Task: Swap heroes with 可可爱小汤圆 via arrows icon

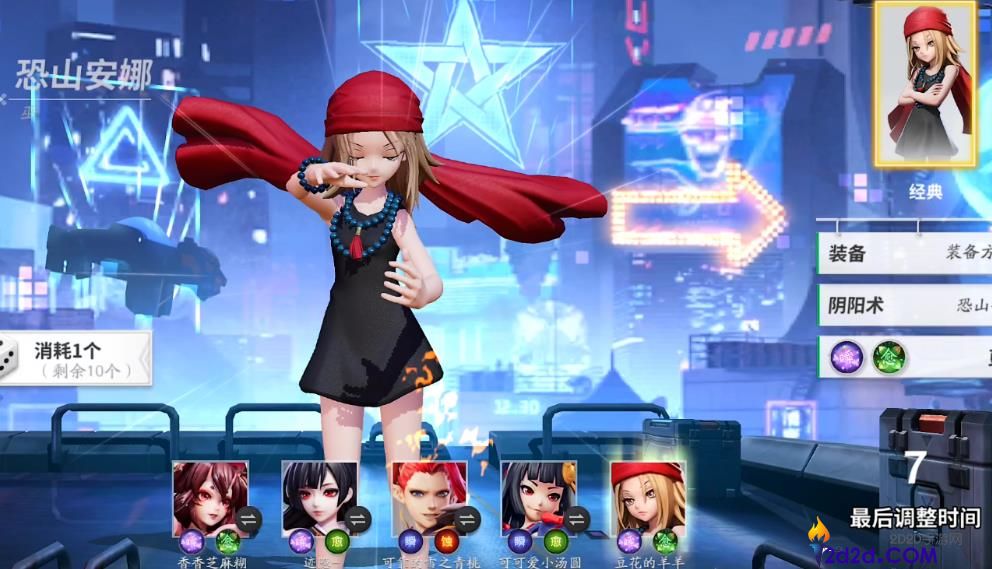Action: click(577, 518)
